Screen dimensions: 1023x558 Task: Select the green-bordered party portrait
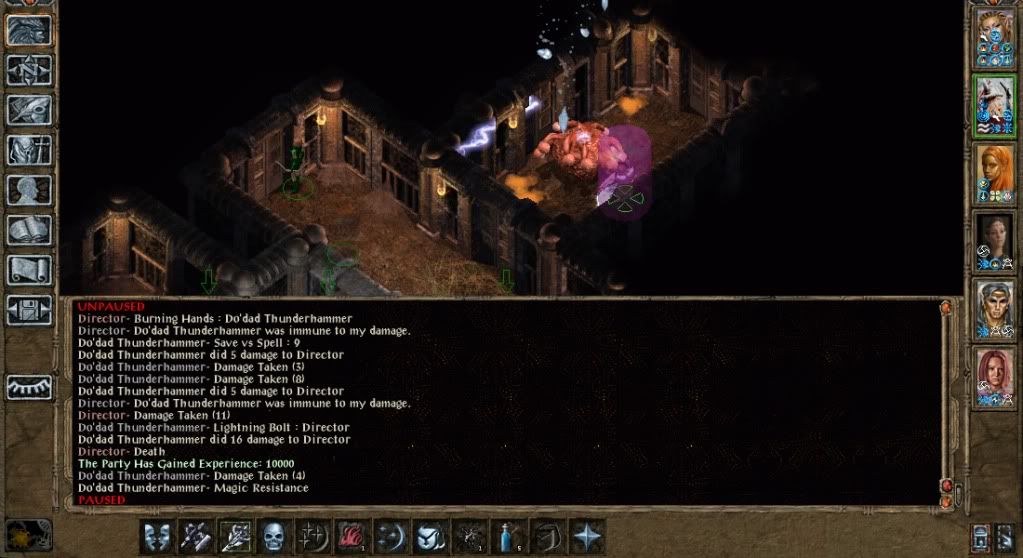[995, 106]
